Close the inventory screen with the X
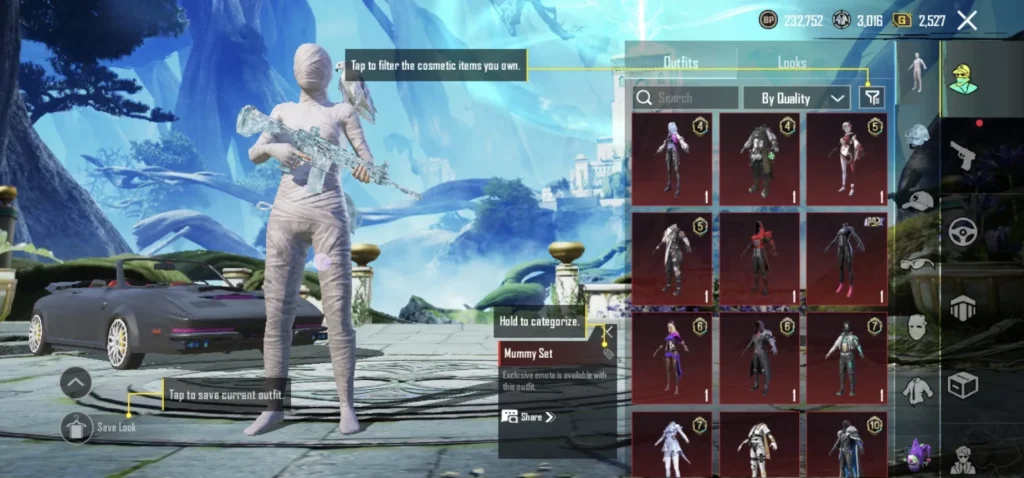This screenshot has height=478, width=1024. click(967, 20)
